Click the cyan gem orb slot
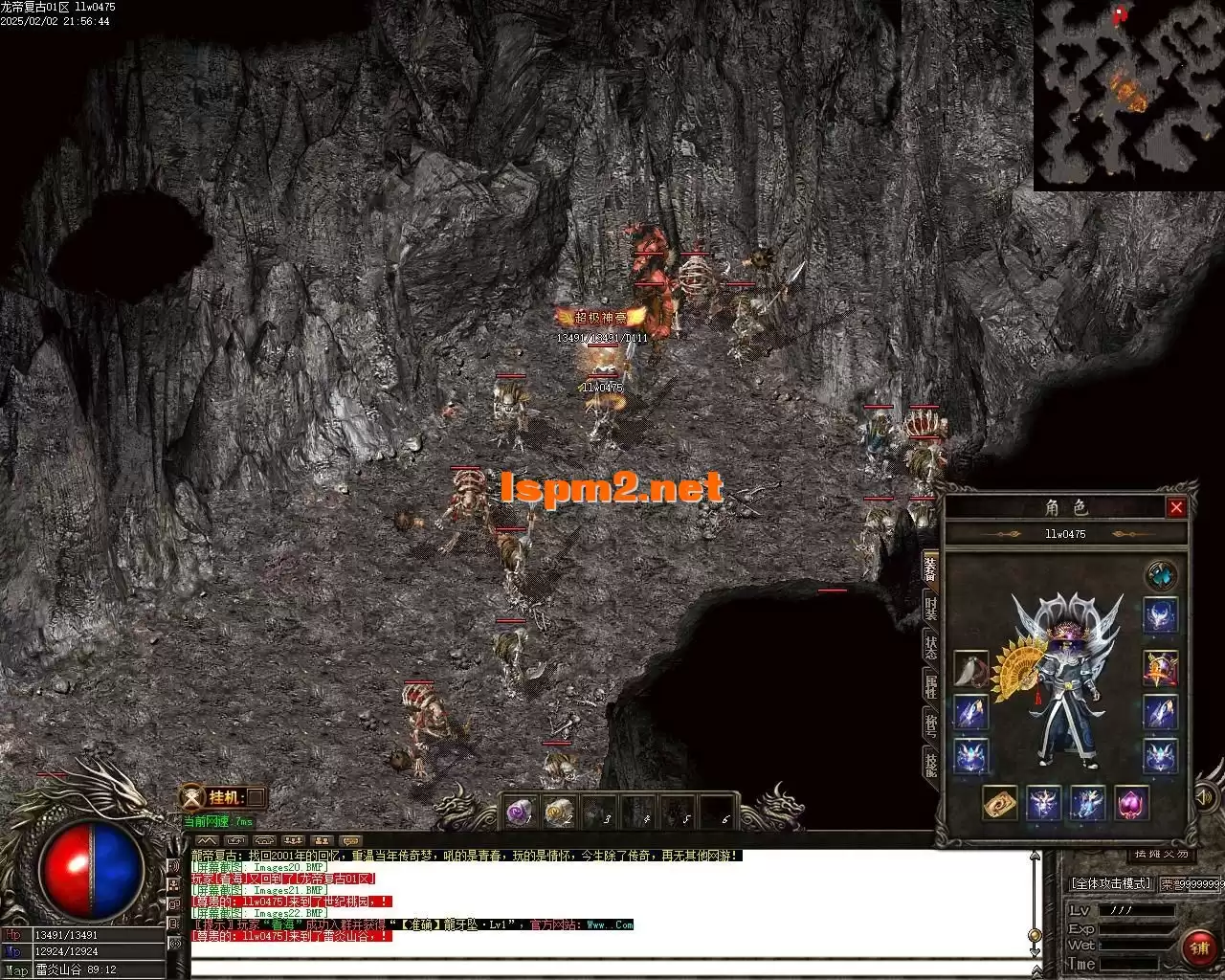 (x=1161, y=576)
